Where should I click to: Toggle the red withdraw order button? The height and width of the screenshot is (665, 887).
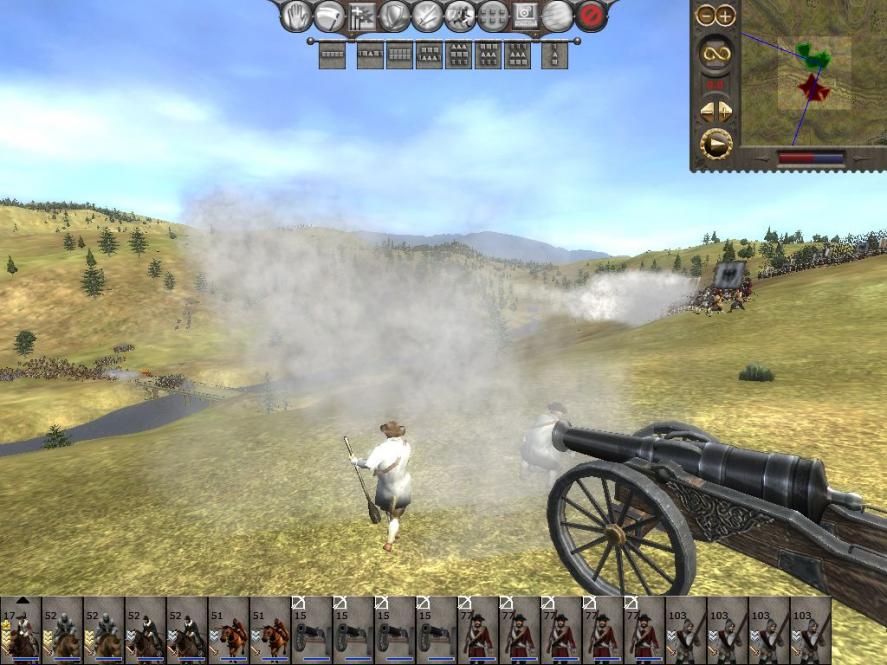(x=591, y=16)
